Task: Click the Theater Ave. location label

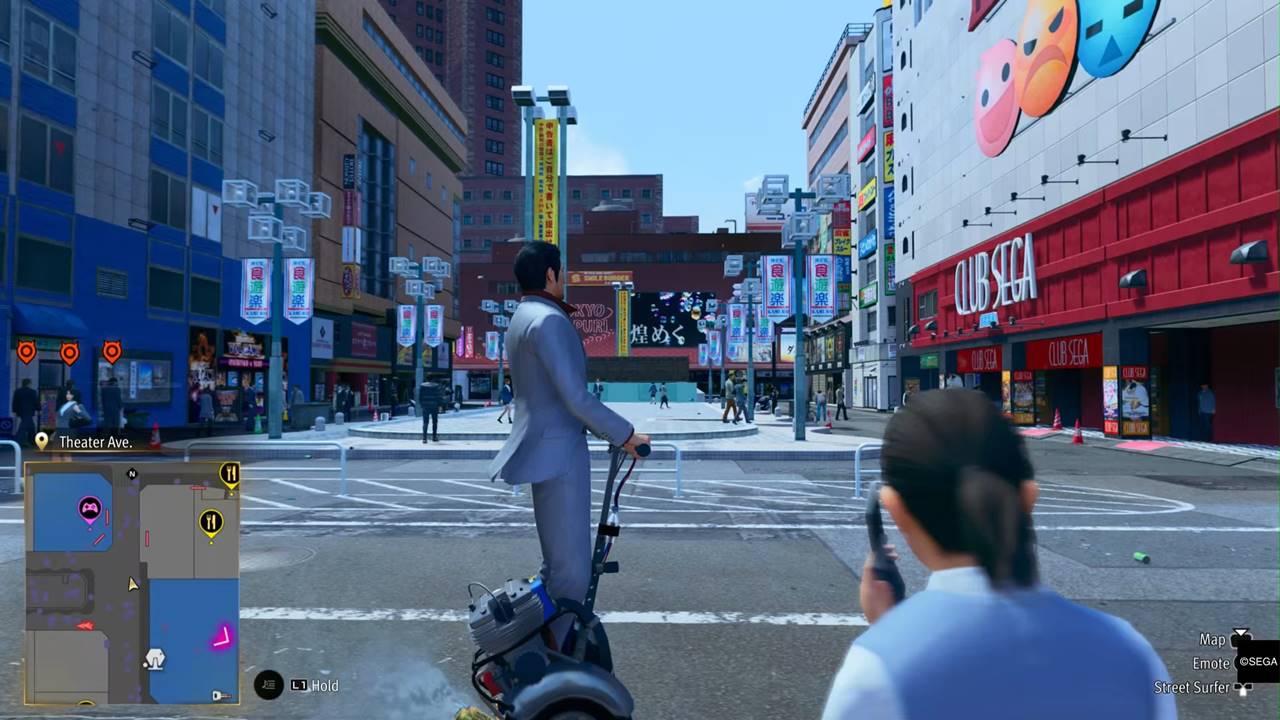Action: 95,441
